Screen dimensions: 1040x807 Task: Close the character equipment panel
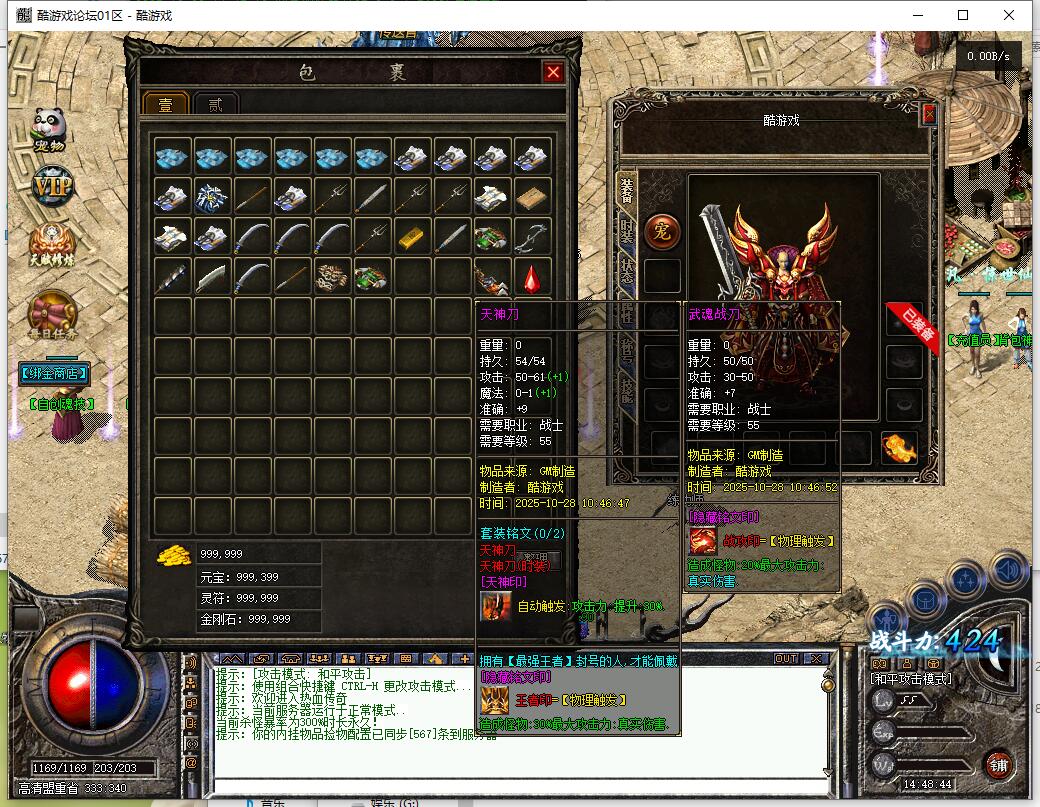(x=929, y=115)
